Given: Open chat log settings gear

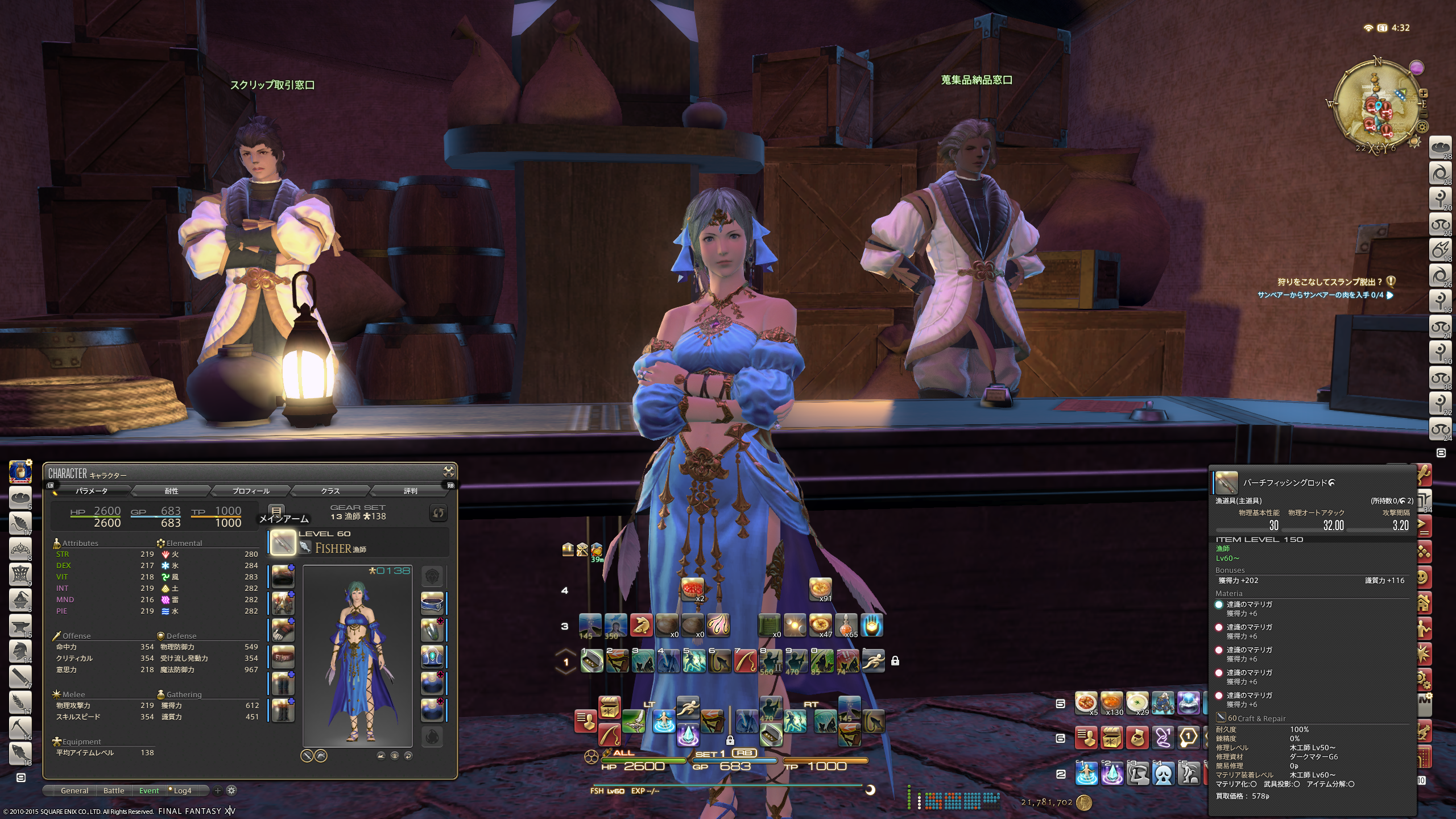Looking at the screenshot, I should [231, 791].
